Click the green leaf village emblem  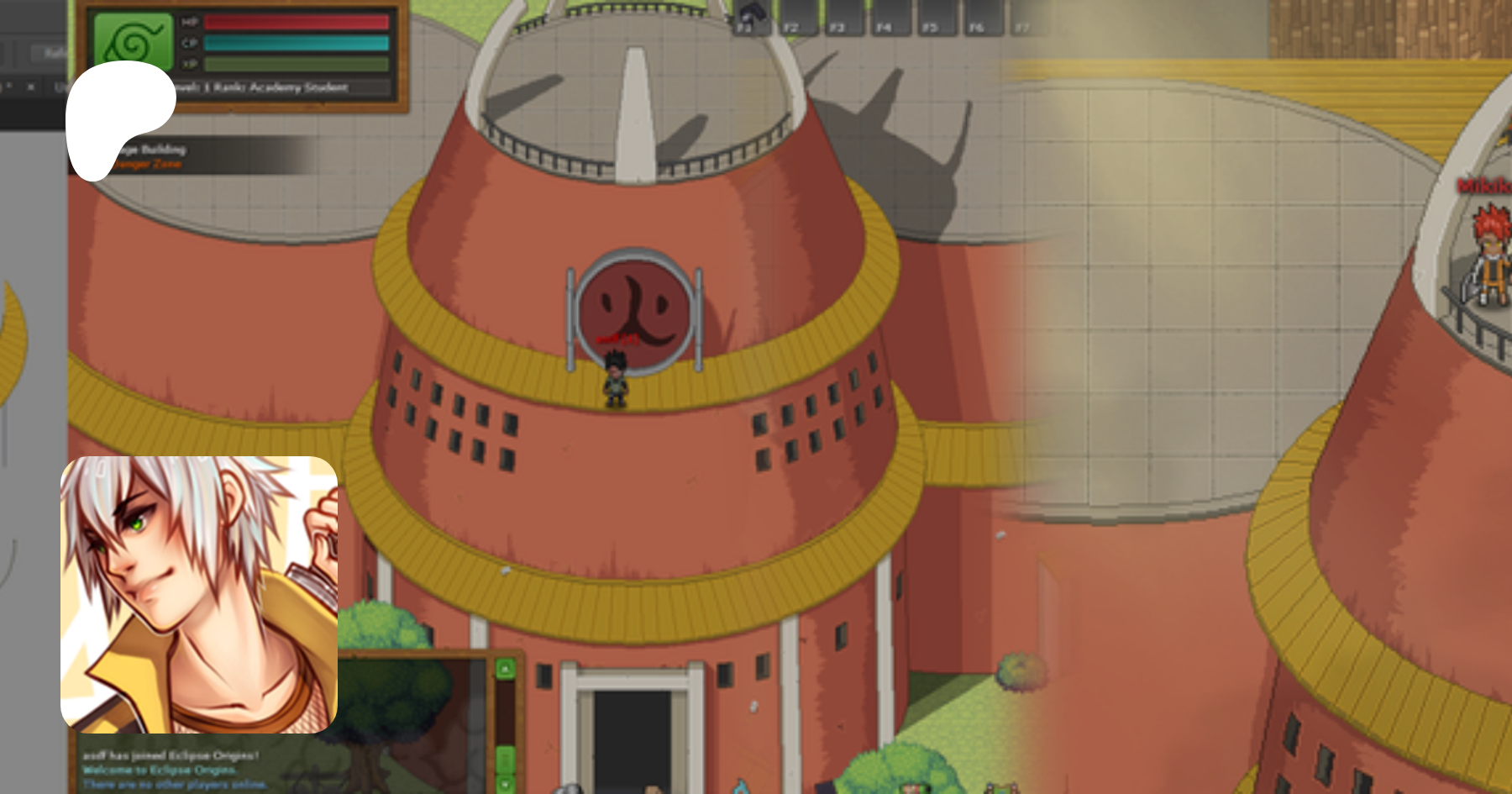[133, 39]
